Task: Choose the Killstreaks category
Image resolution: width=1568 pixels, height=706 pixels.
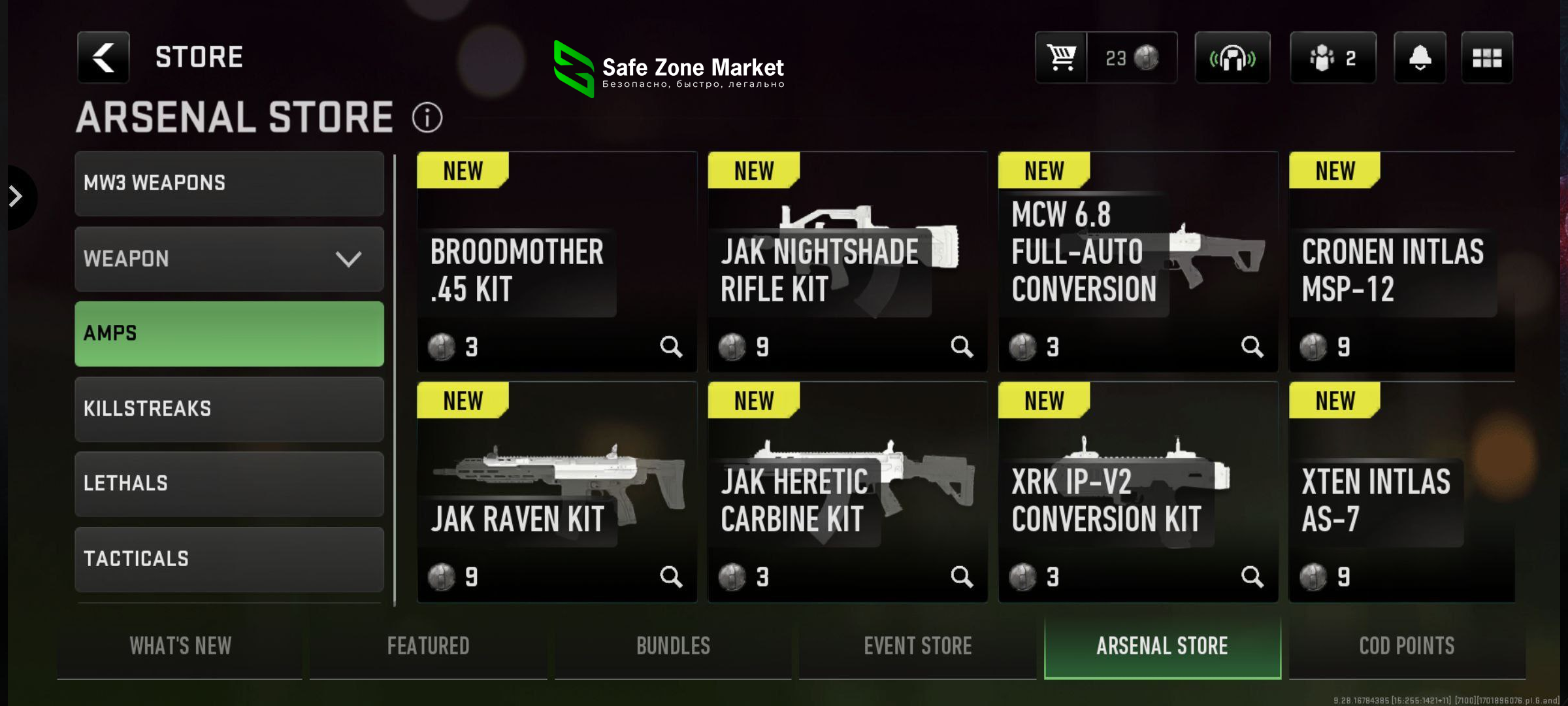Action: 229,409
